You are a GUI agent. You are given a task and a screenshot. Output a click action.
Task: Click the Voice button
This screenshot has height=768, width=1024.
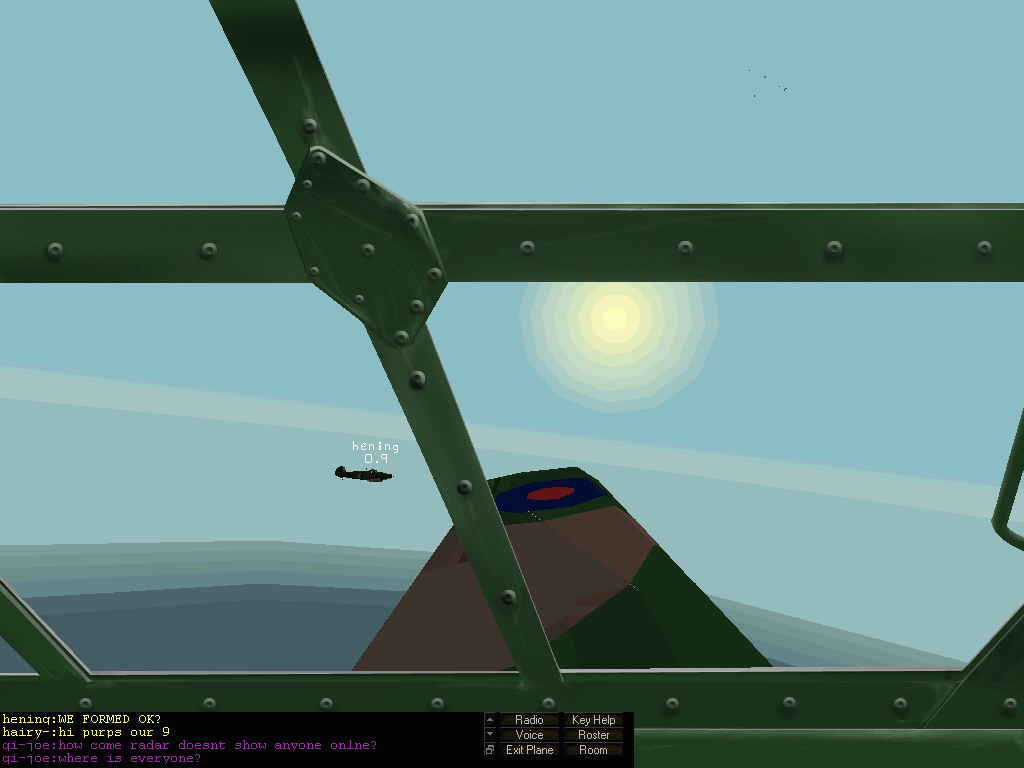click(529, 735)
